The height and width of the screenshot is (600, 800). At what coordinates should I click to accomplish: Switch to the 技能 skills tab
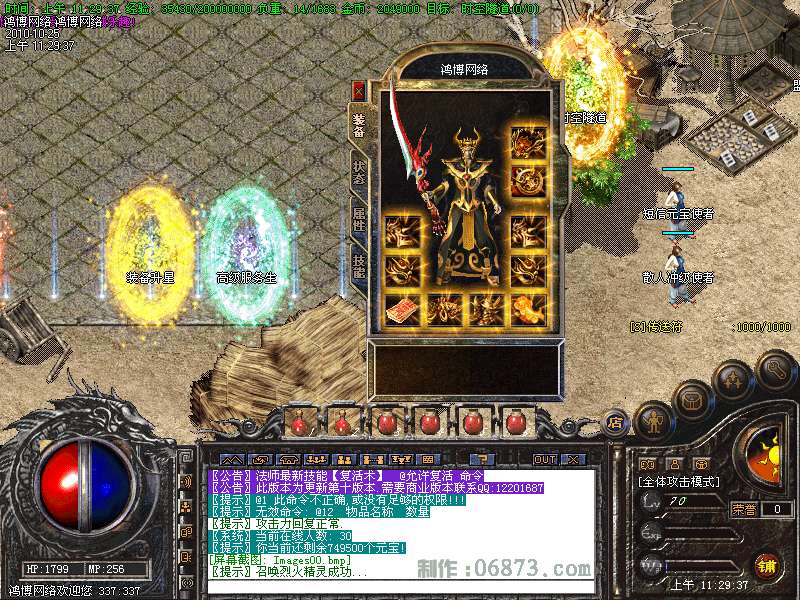(358, 264)
